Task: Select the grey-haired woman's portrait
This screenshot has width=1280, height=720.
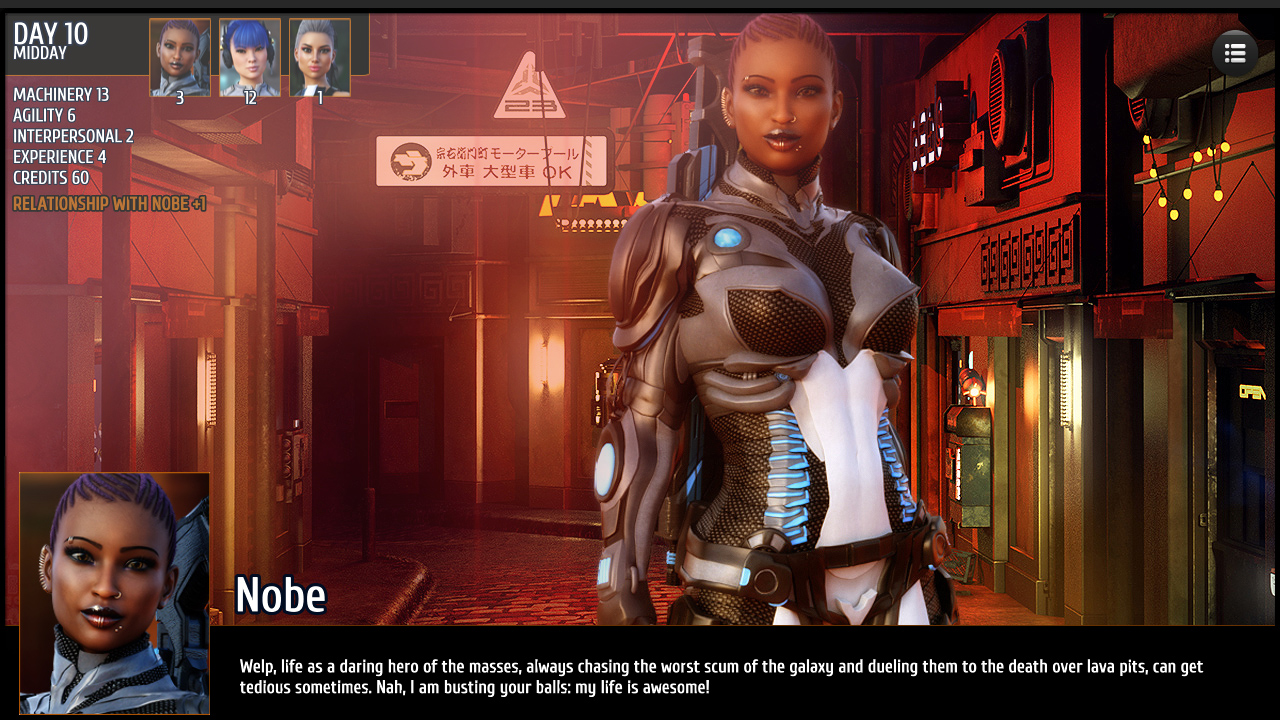Action: 320,57
